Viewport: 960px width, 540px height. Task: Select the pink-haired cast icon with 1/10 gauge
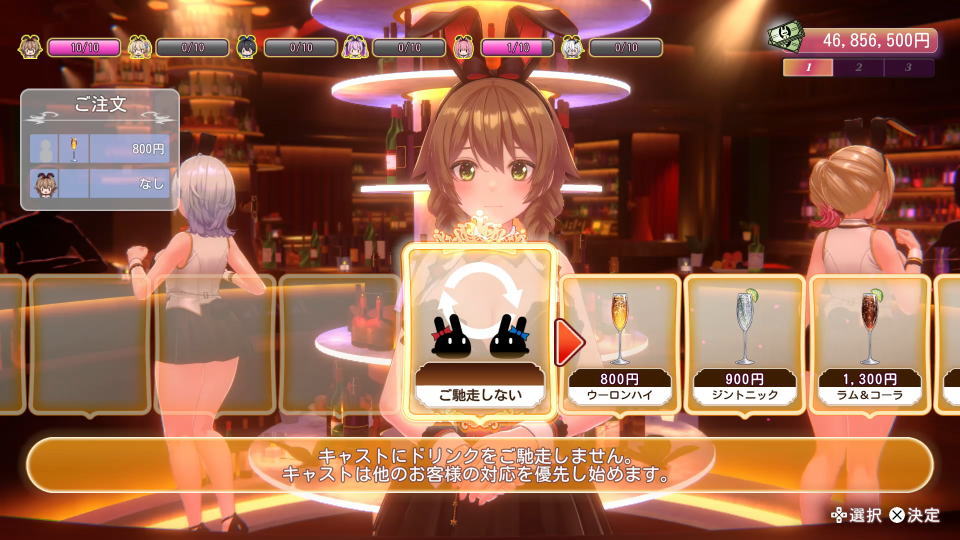point(463,47)
